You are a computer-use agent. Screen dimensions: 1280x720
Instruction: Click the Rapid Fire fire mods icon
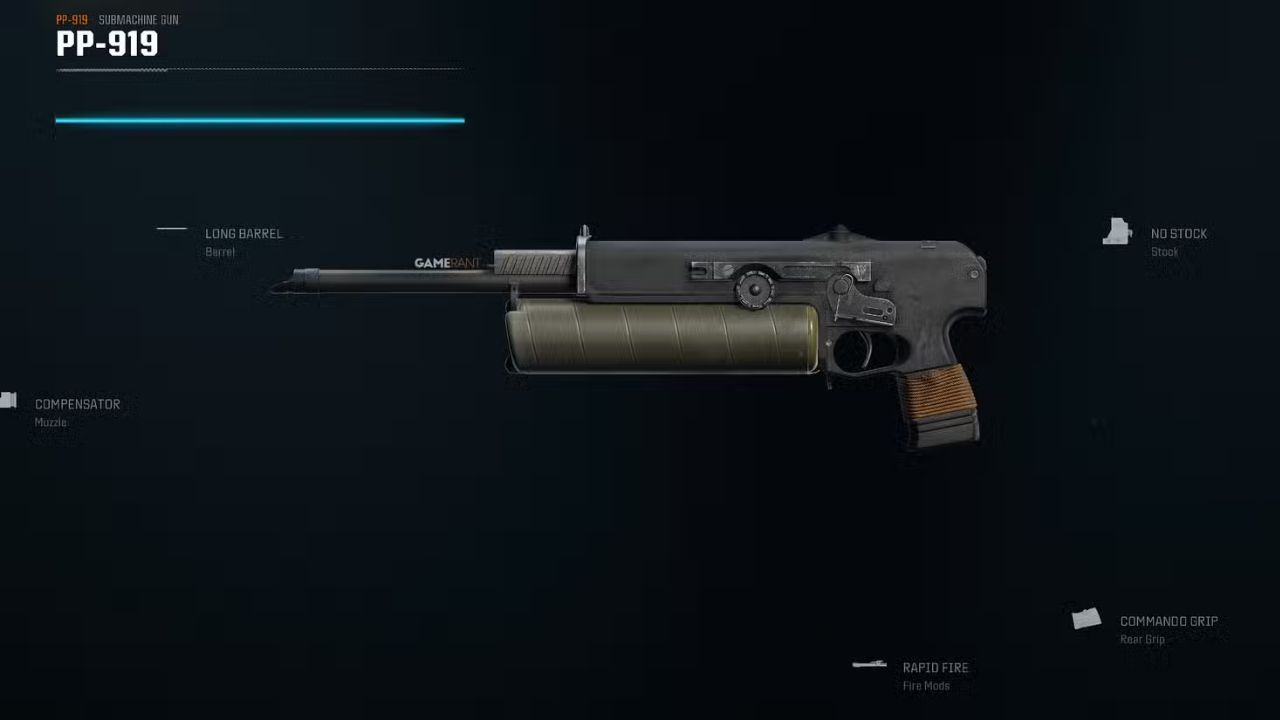click(868, 663)
